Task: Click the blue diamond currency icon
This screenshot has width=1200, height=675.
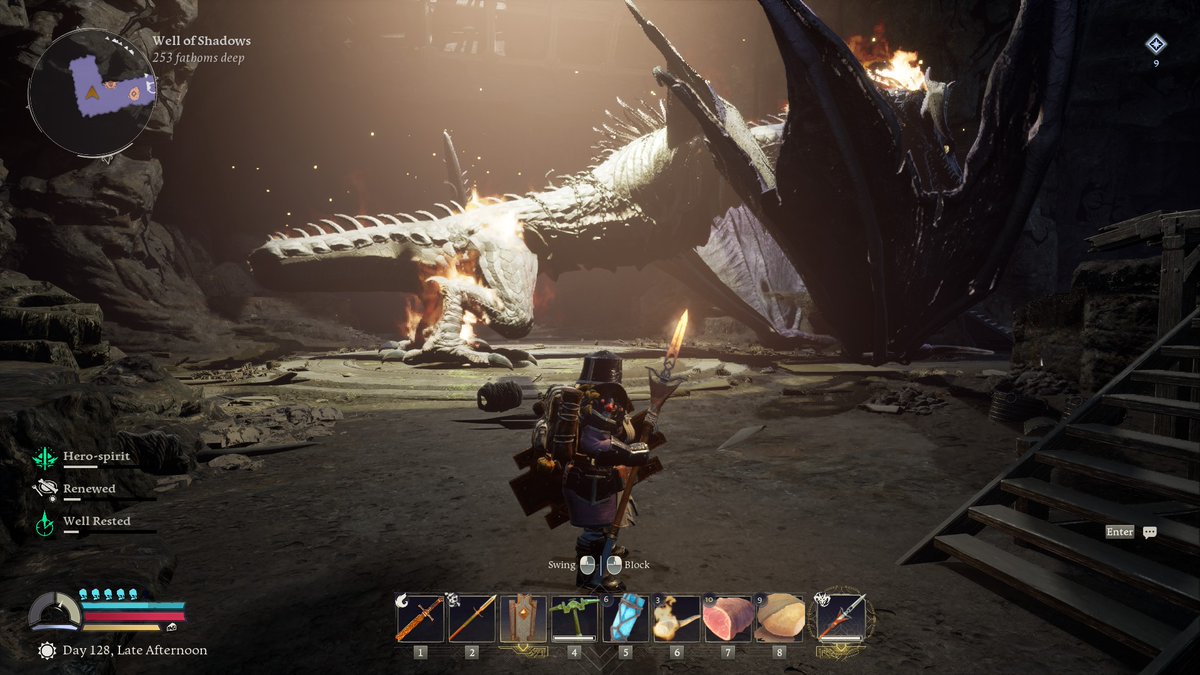Action: pos(1156,44)
